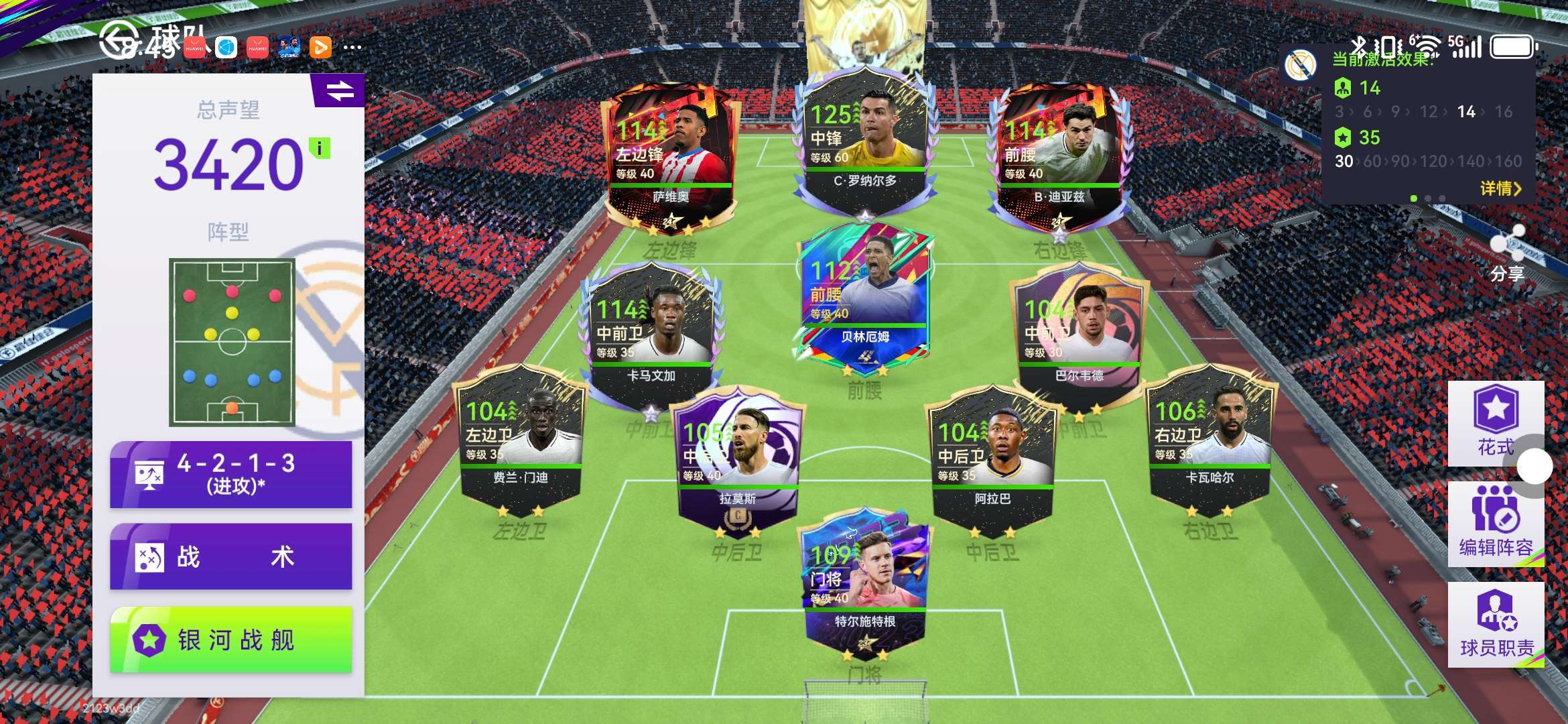Open the 4-2-1-3 formation selector

point(231,475)
